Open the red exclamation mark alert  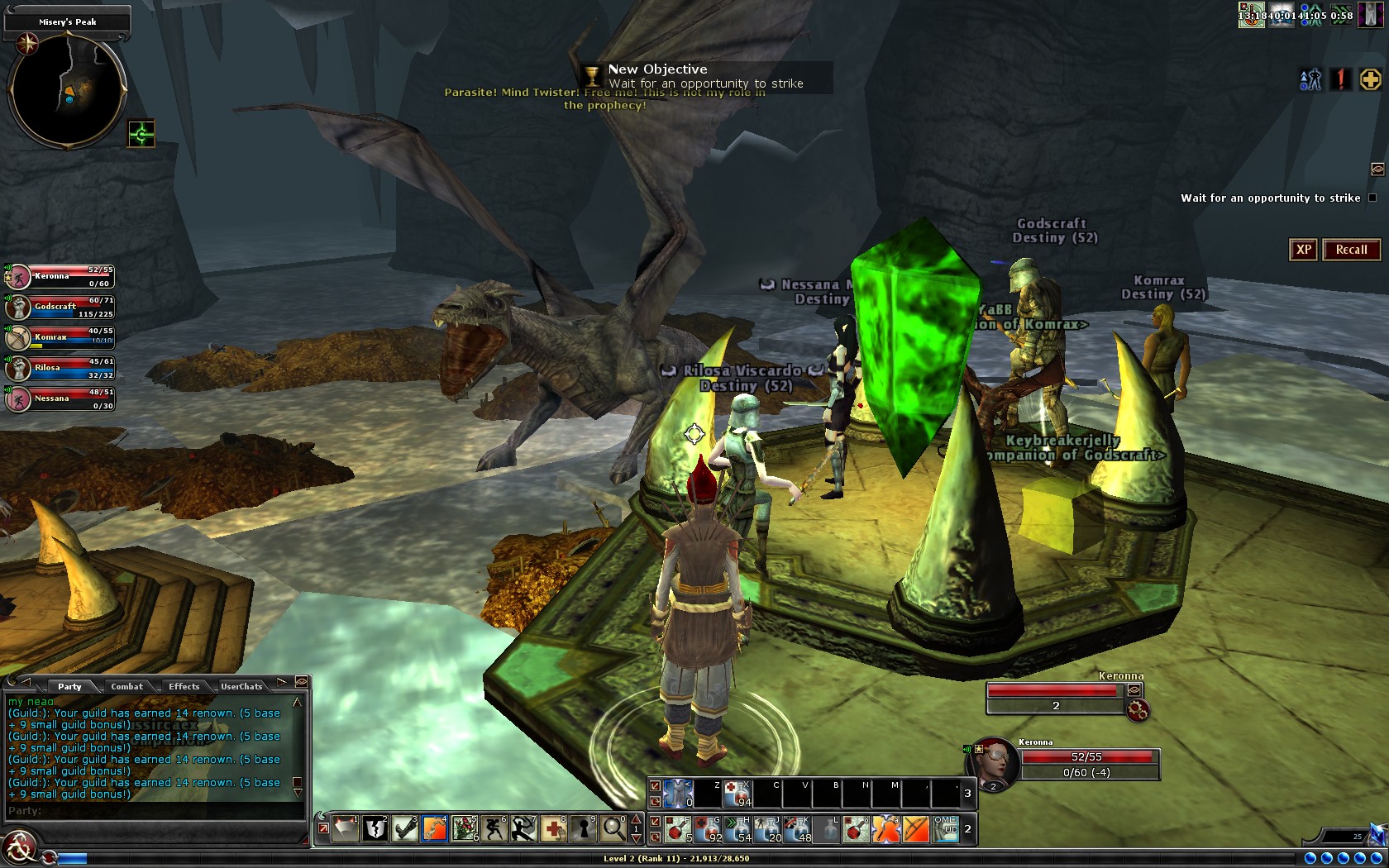point(1340,79)
